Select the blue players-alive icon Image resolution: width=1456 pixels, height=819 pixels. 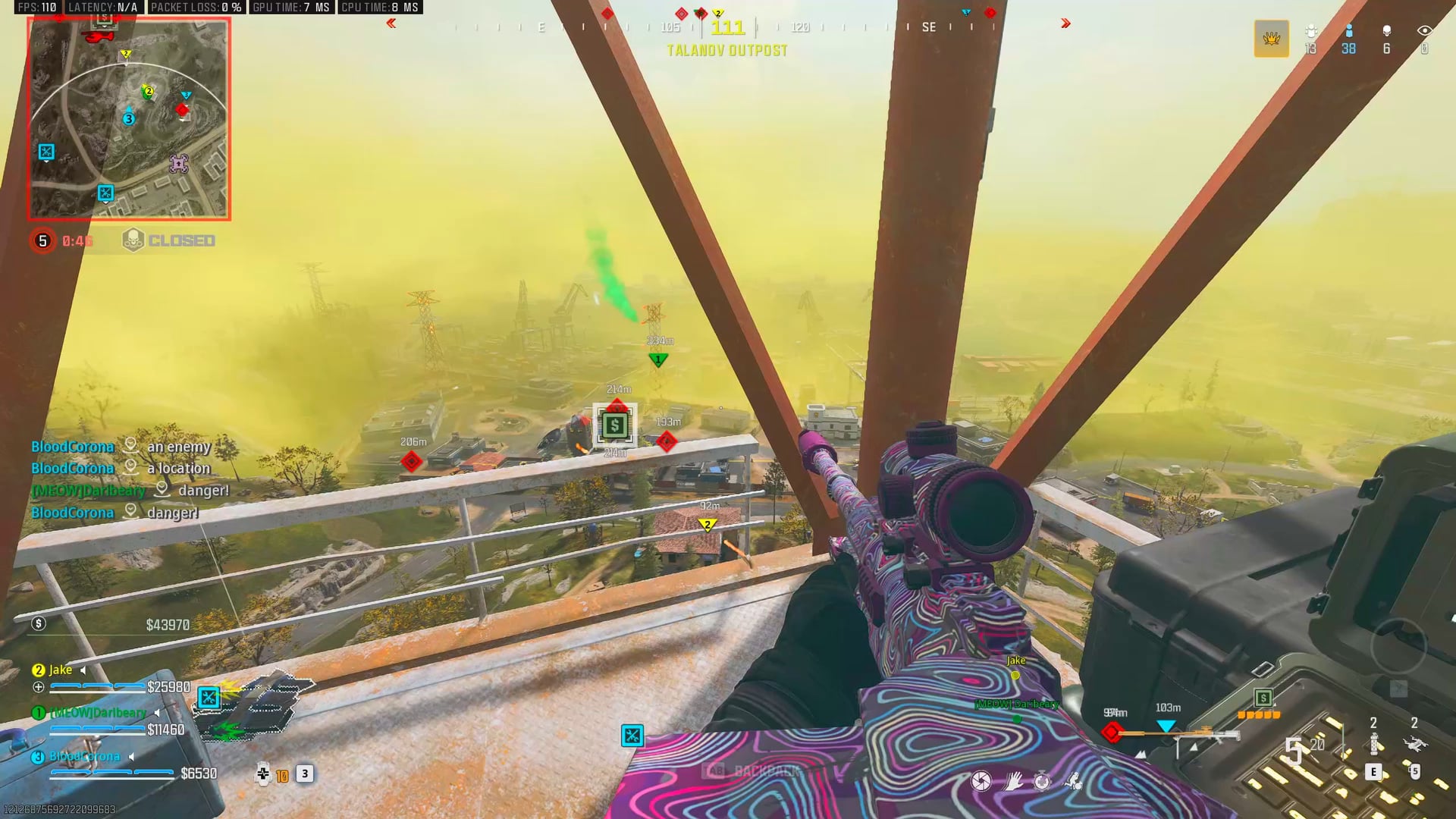click(1348, 32)
